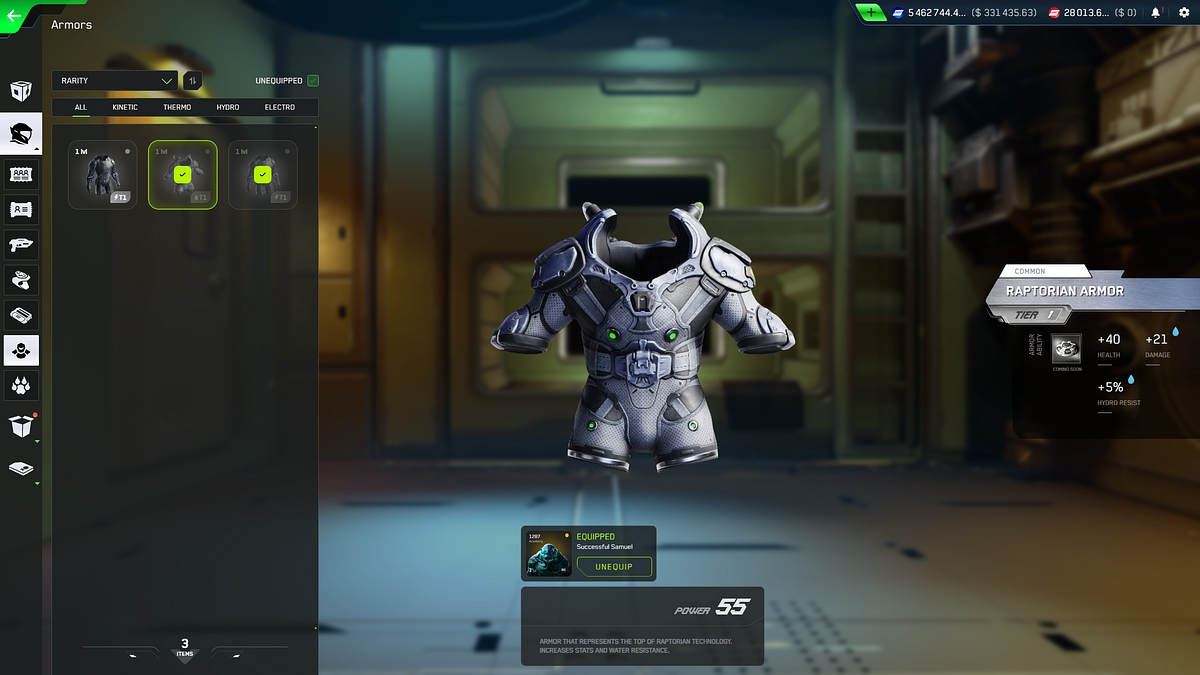Image resolution: width=1200 pixels, height=675 pixels.
Task: Show only Kinetic armors
Action: pos(125,107)
